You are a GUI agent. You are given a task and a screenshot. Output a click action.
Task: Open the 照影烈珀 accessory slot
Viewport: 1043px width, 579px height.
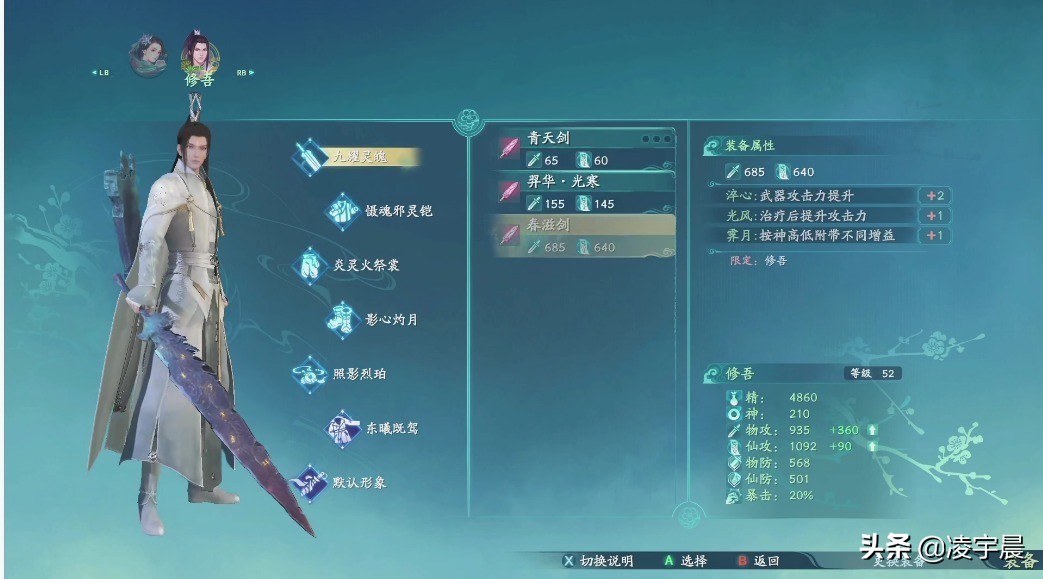pos(358,374)
